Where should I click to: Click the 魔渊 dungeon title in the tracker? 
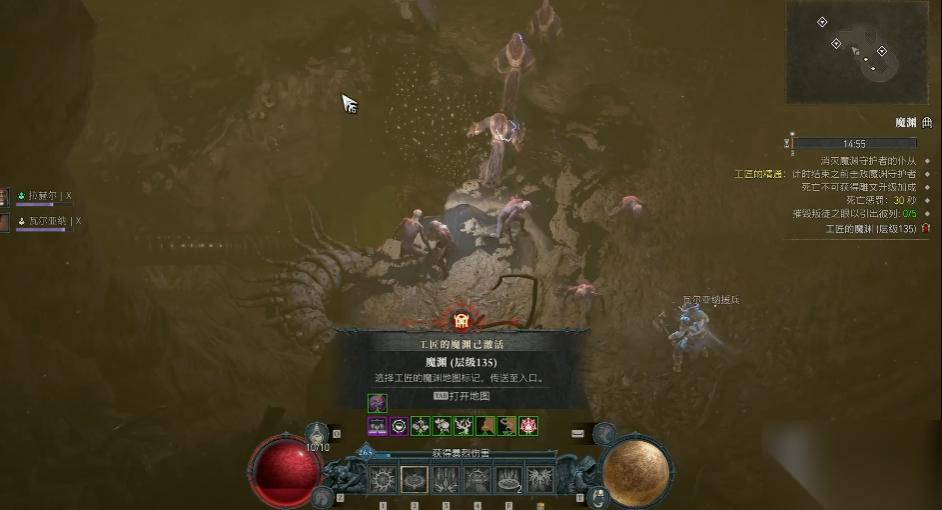coord(906,122)
